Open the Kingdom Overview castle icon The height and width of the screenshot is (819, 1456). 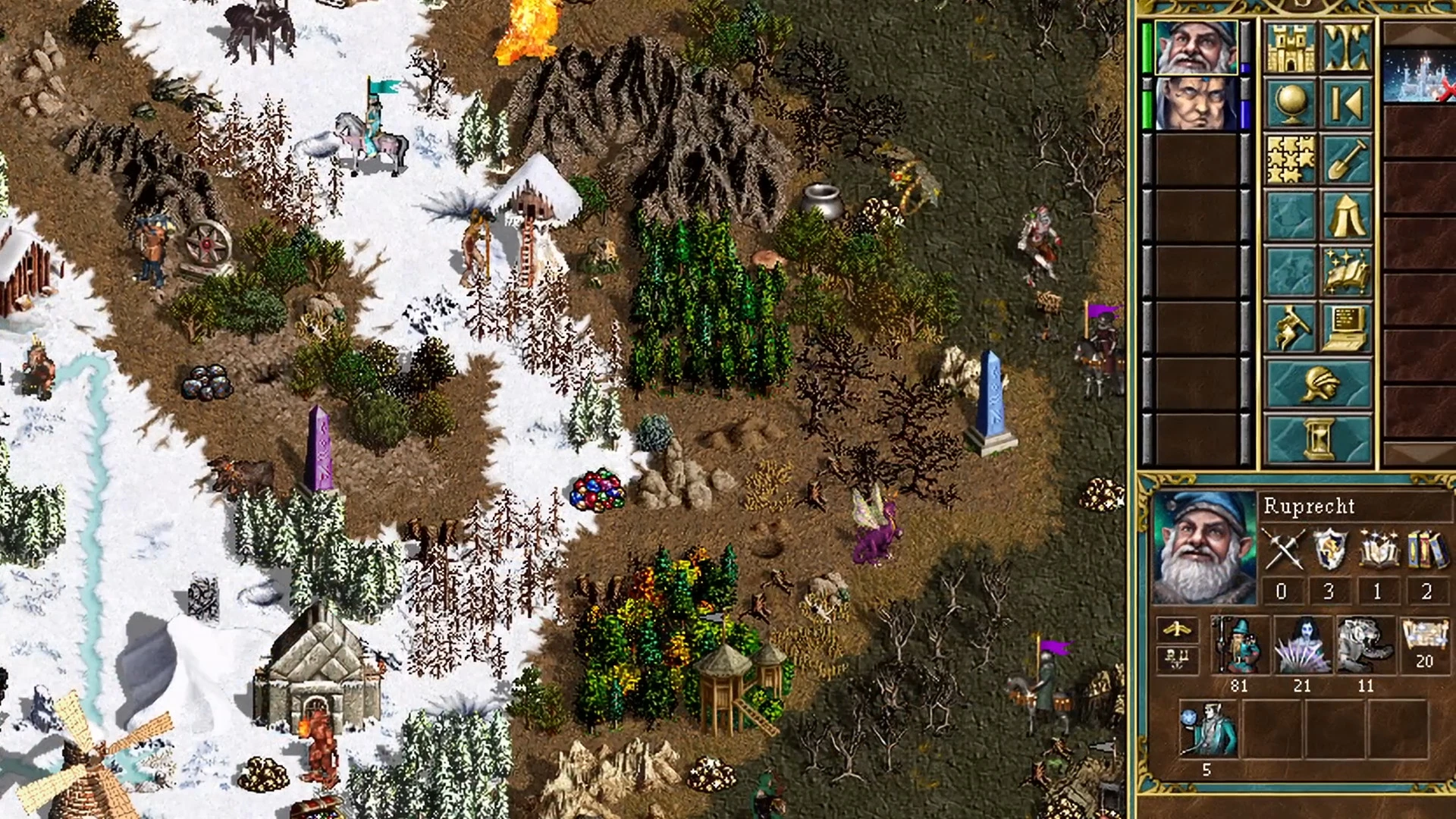[x=1288, y=48]
